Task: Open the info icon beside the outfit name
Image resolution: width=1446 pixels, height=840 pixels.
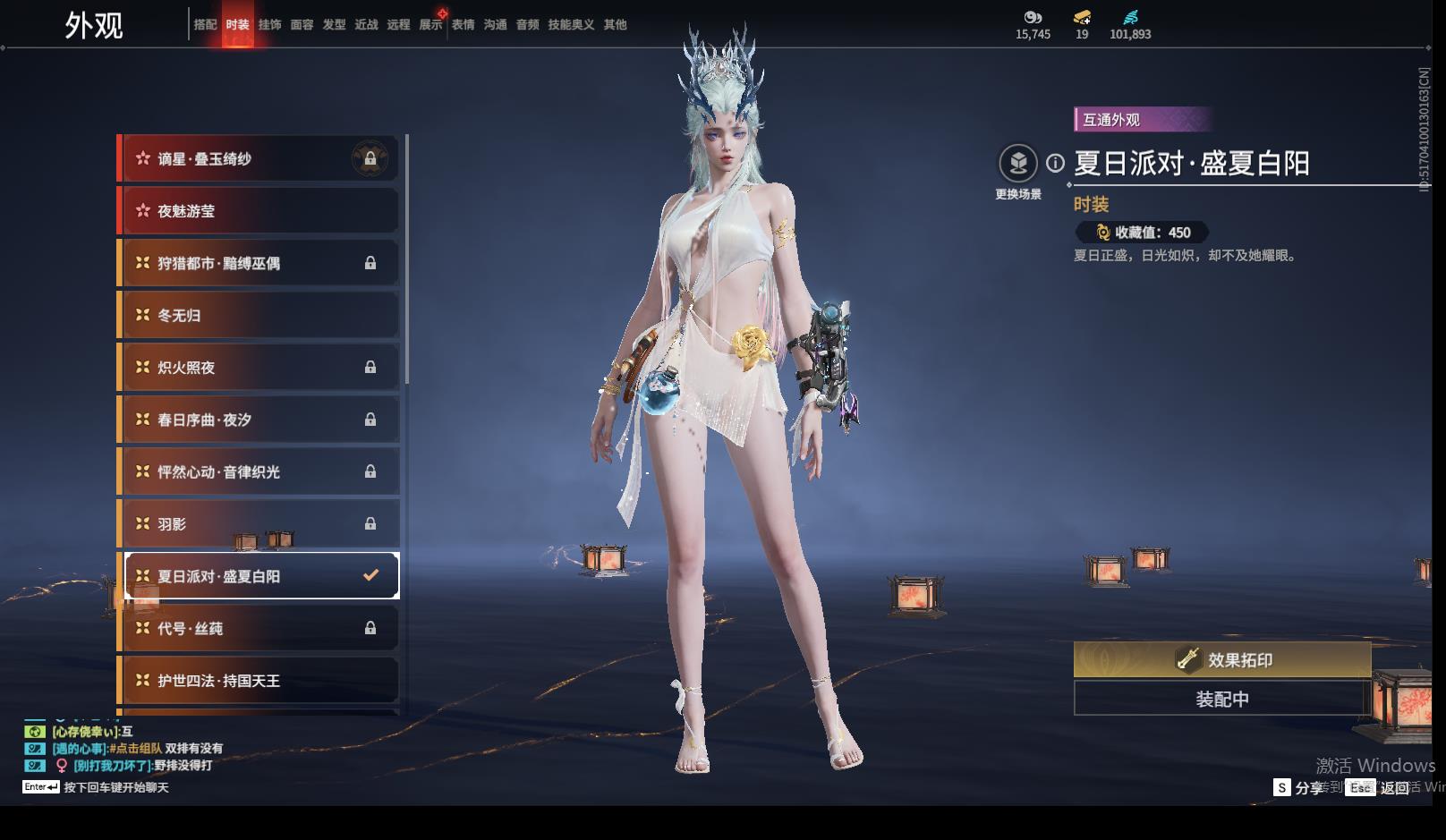Action: click(1056, 163)
